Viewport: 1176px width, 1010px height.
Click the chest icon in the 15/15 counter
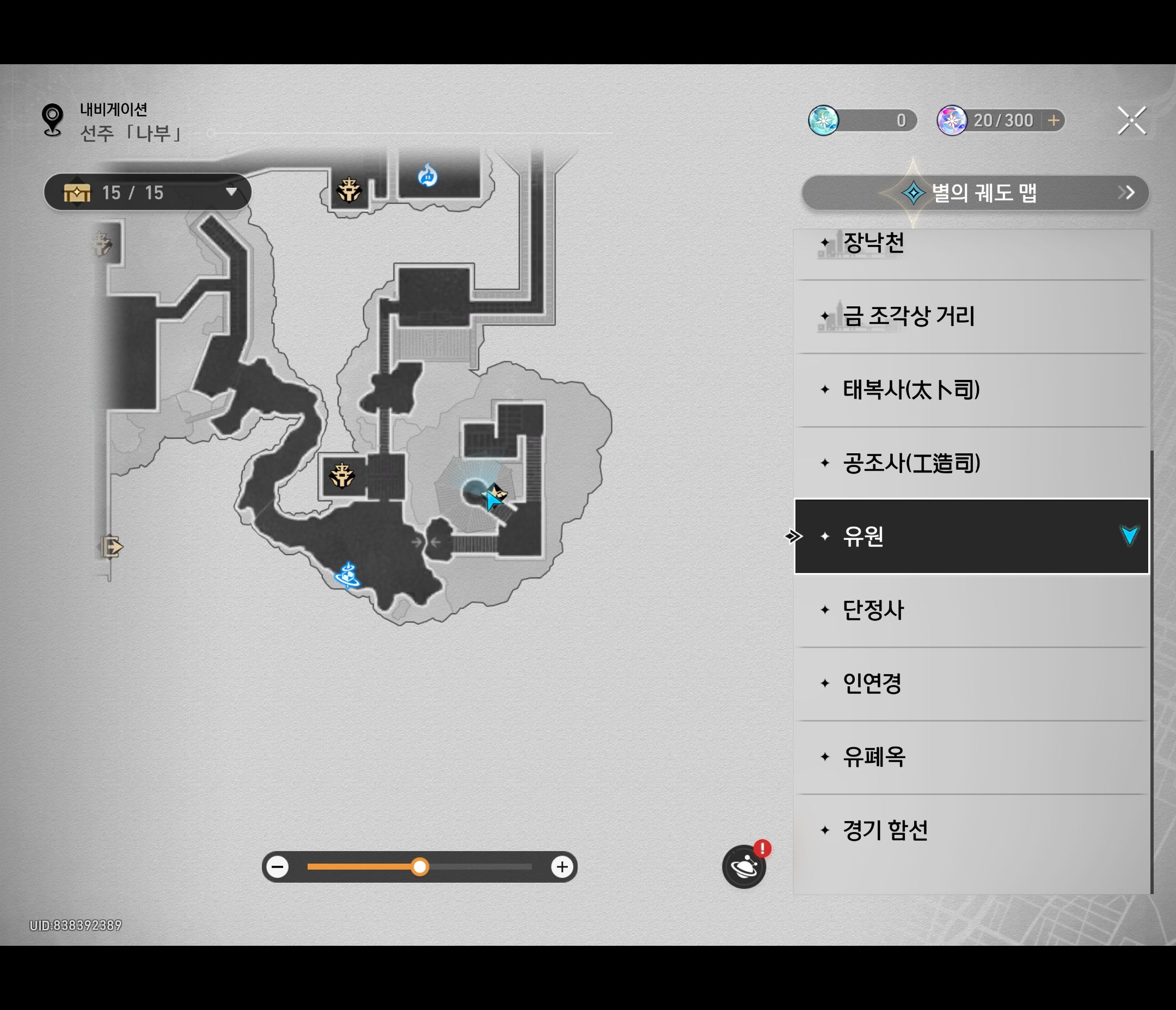78,192
